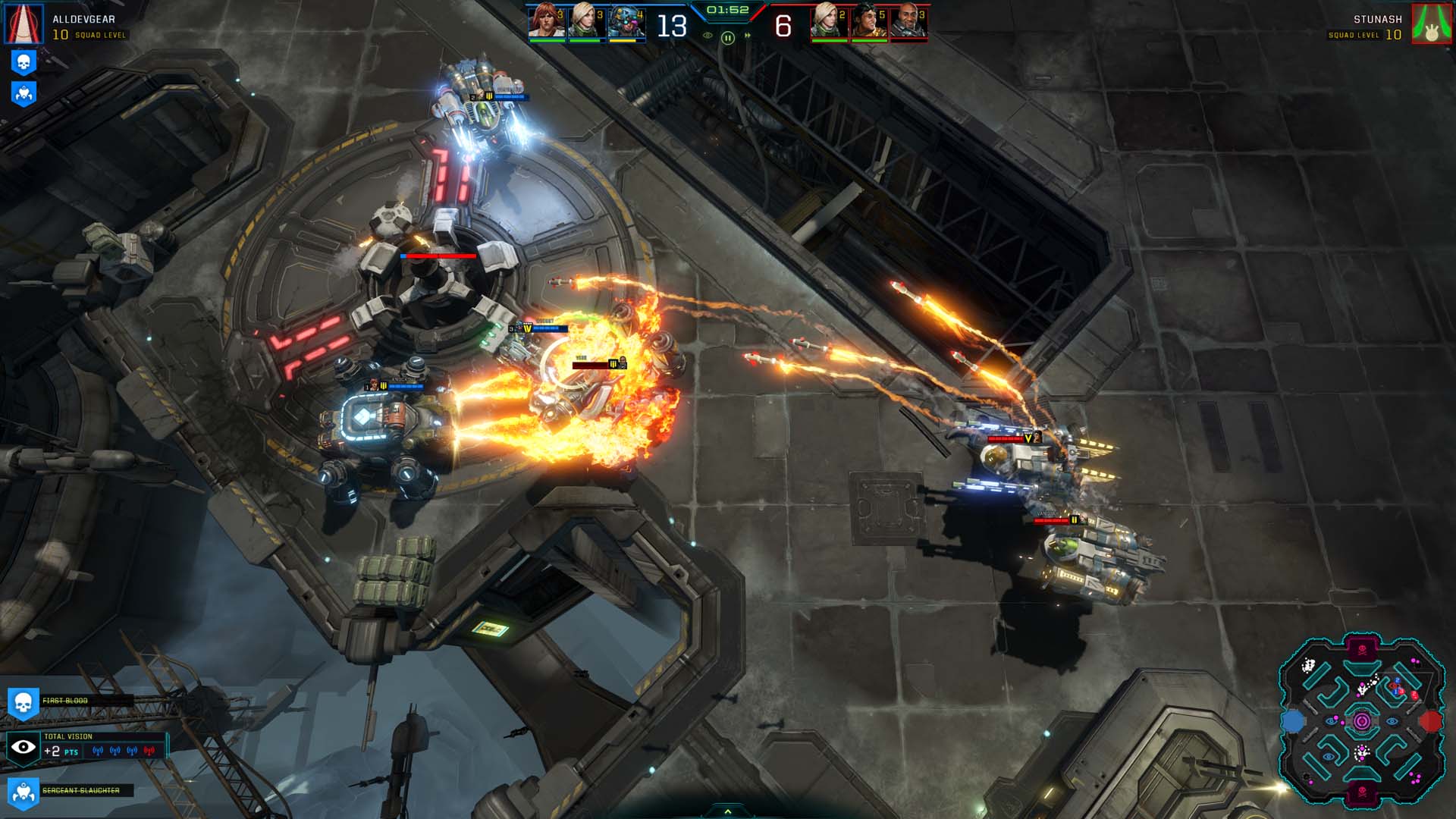This screenshot has height=819, width=1456.
Task: Click the arena minimap
Action: 1361,720
